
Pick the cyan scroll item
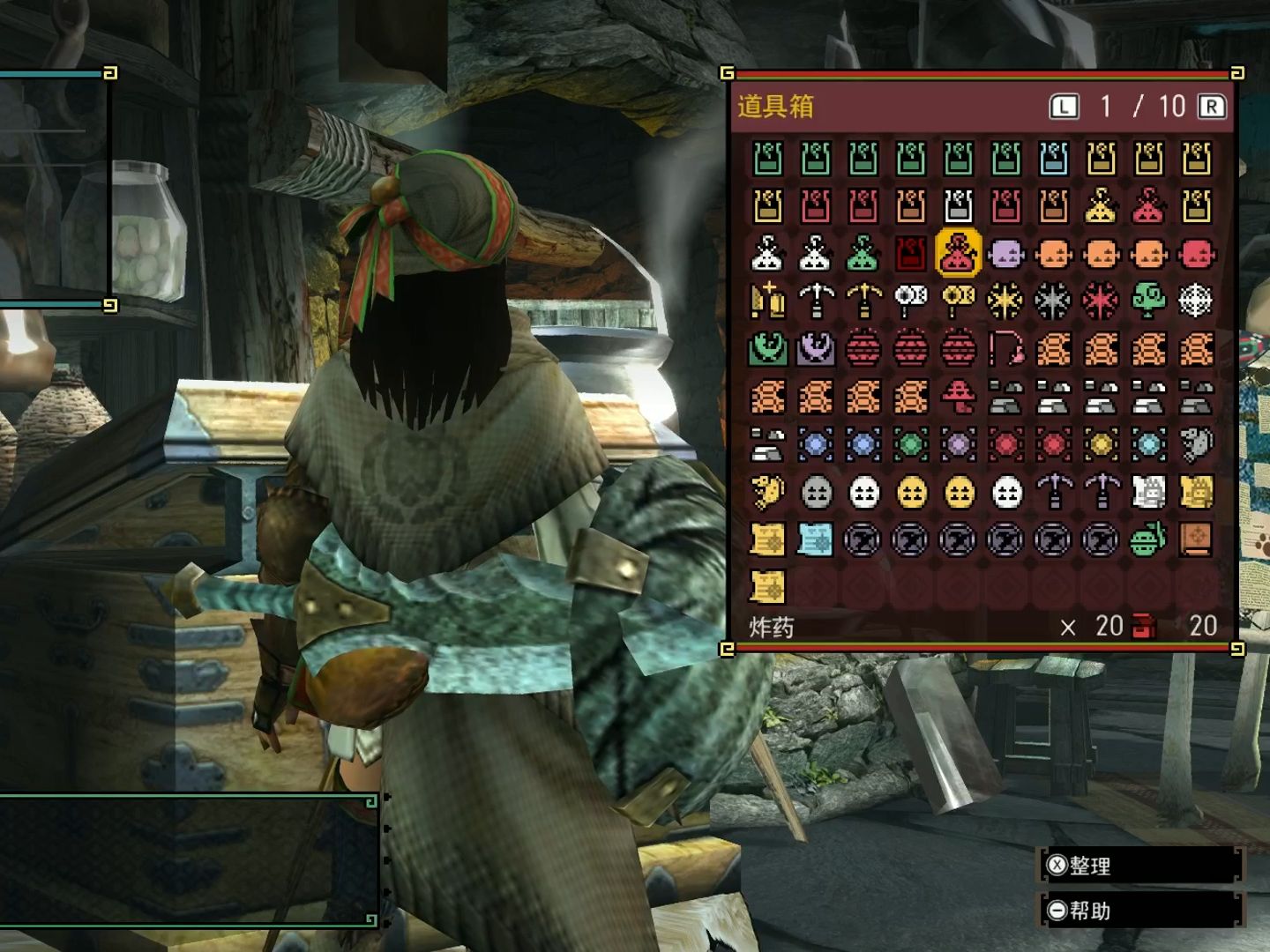pos(815,539)
